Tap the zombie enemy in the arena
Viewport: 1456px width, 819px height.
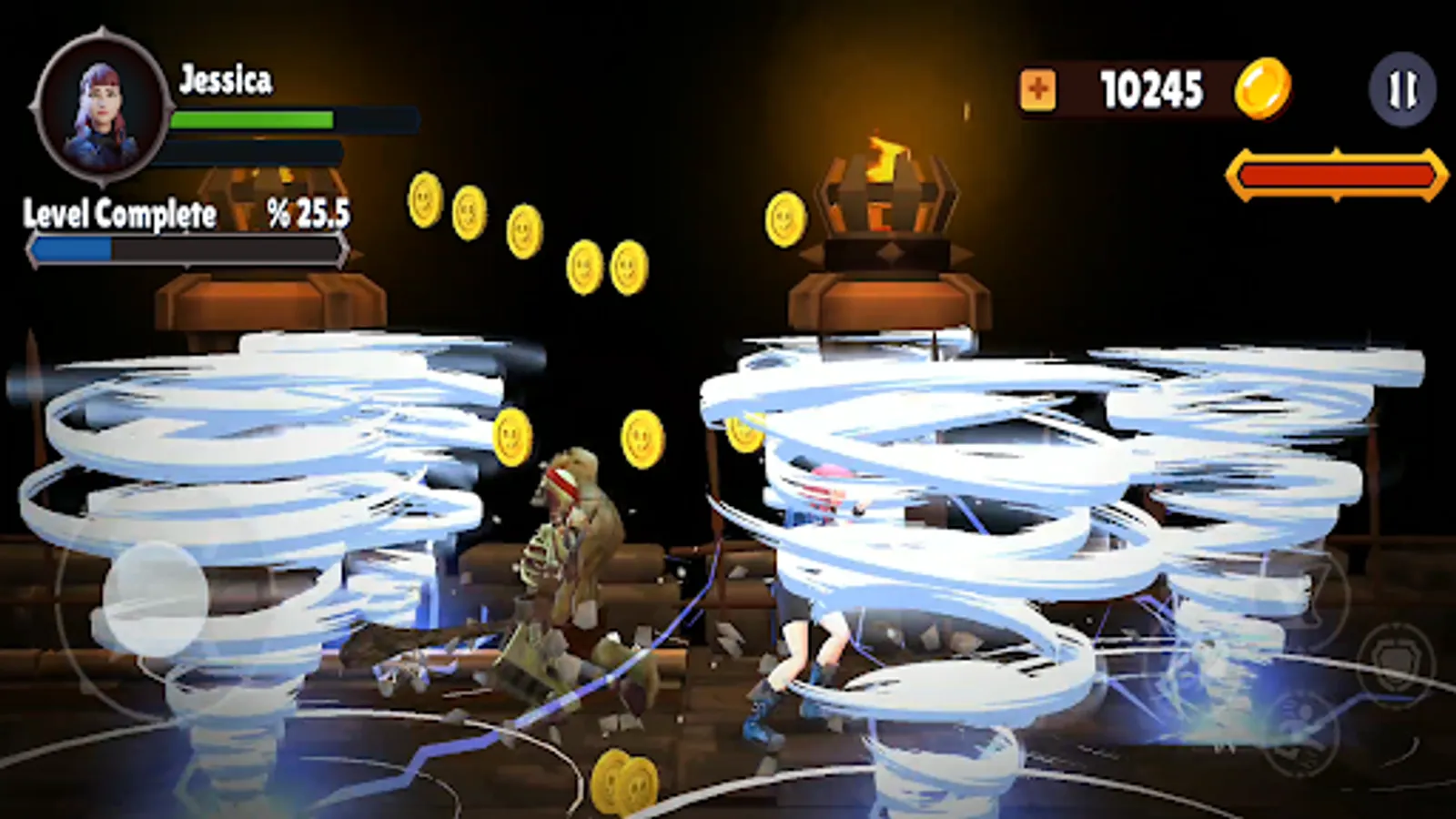573,546
